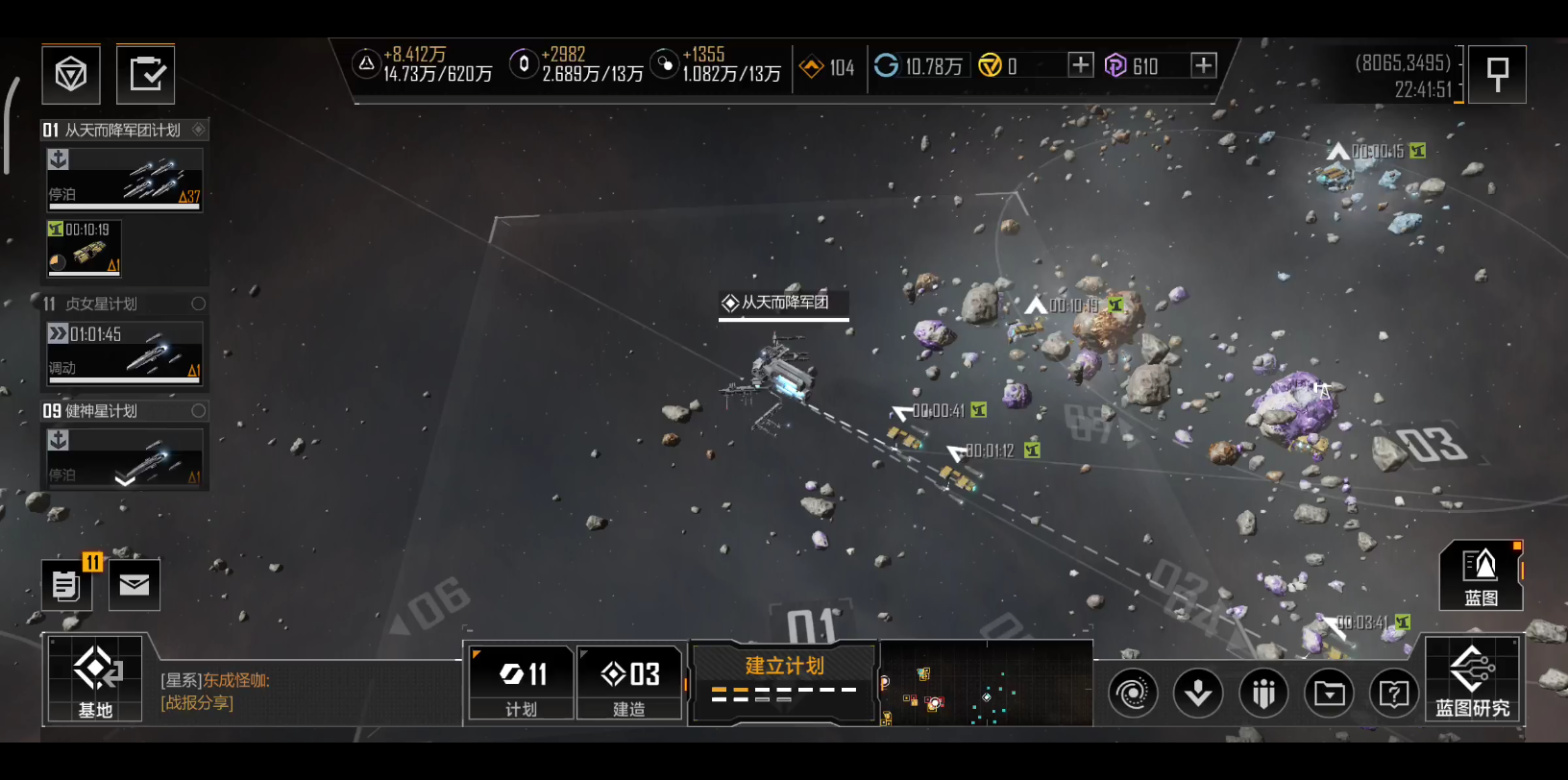Screen dimensions: 1568x780
Task: Open the 战报分享 battle report link
Action: point(197,702)
